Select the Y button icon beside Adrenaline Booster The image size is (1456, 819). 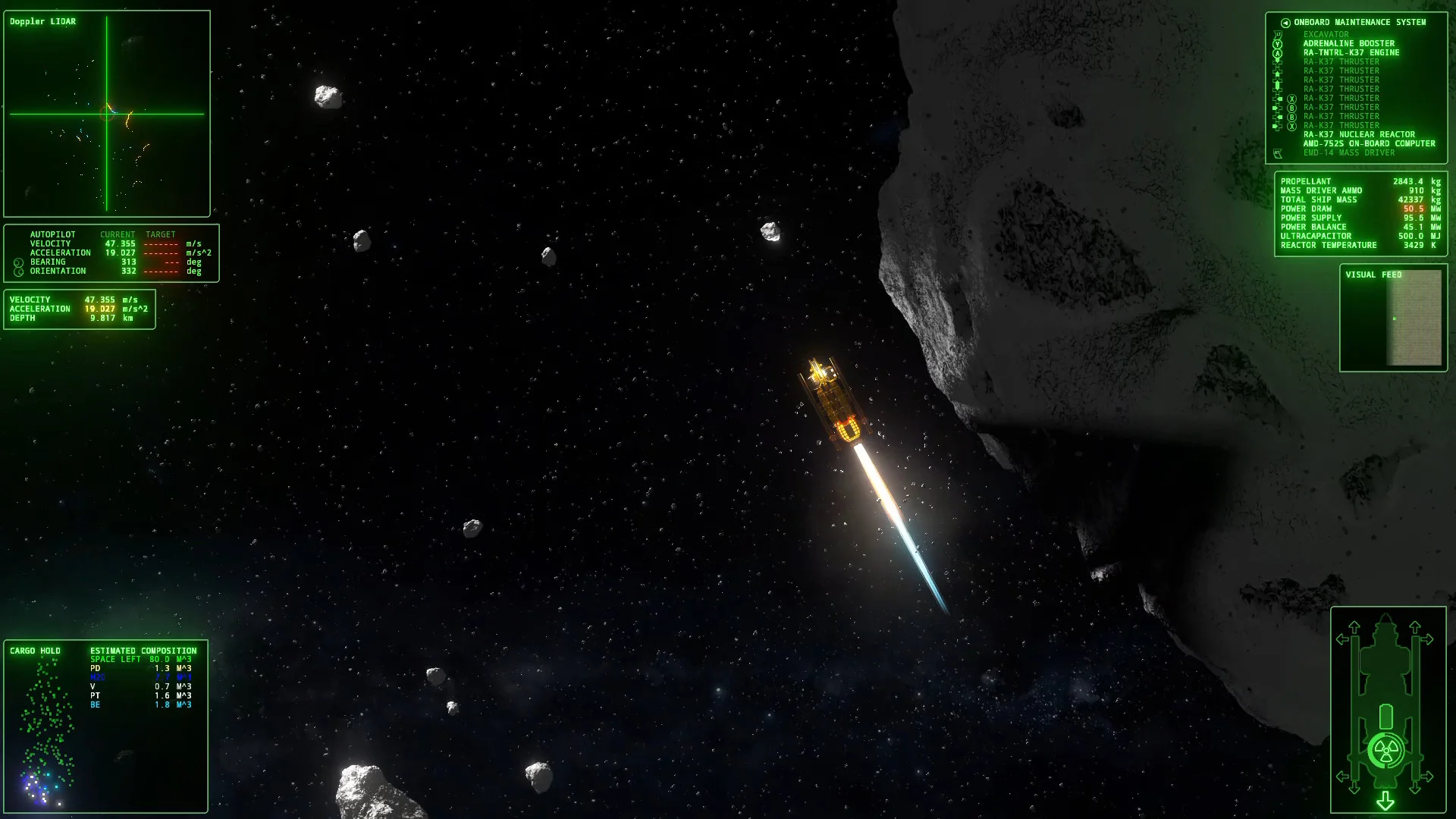(1278, 43)
